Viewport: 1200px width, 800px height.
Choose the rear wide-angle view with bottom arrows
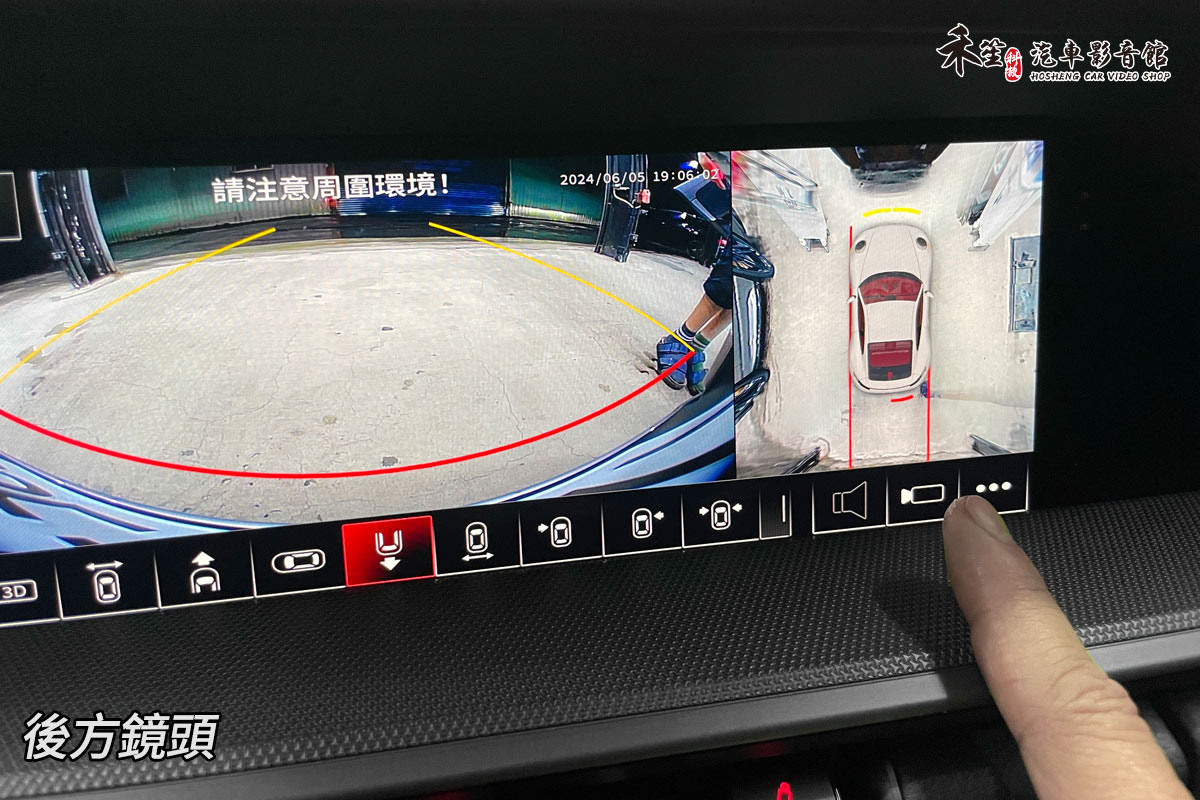tap(477, 541)
